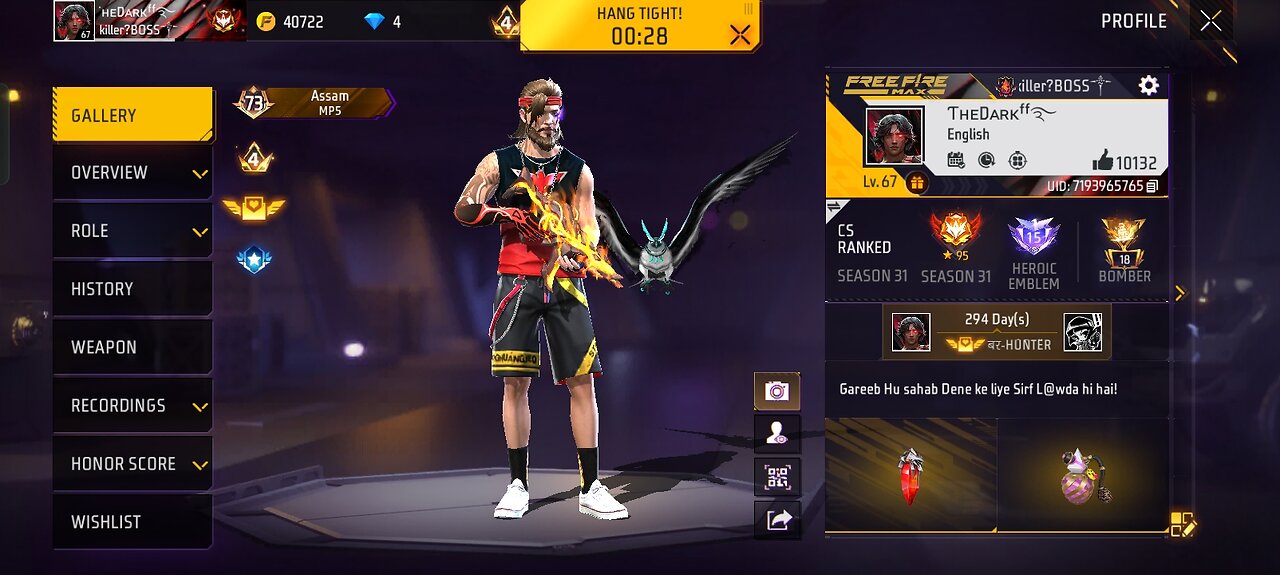Image resolution: width=1280 pixels, height=575 pixels.
Task: Open the Gallery tab
Action: pos(132,116)
